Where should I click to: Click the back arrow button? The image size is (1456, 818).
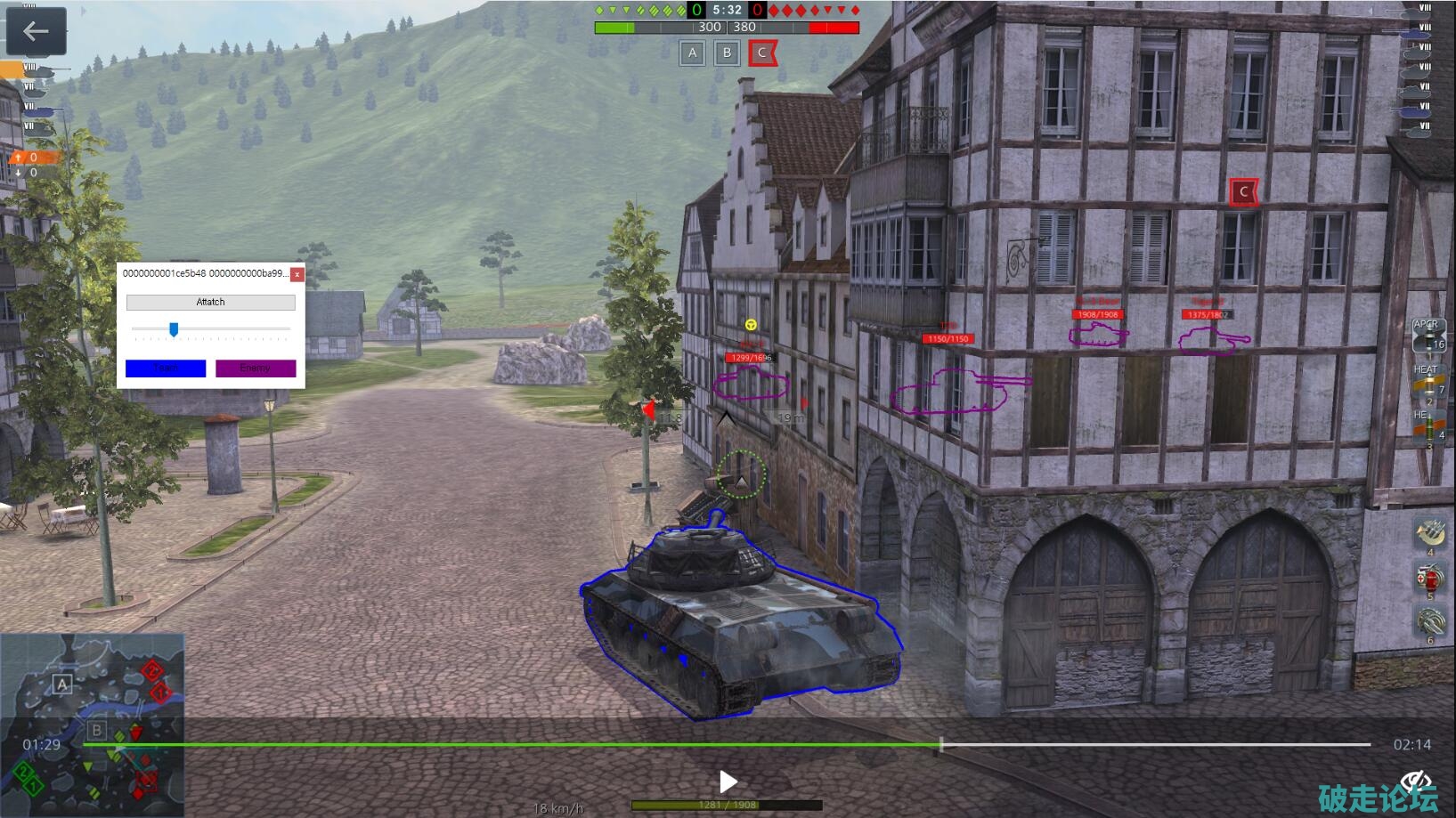[36, 32]
